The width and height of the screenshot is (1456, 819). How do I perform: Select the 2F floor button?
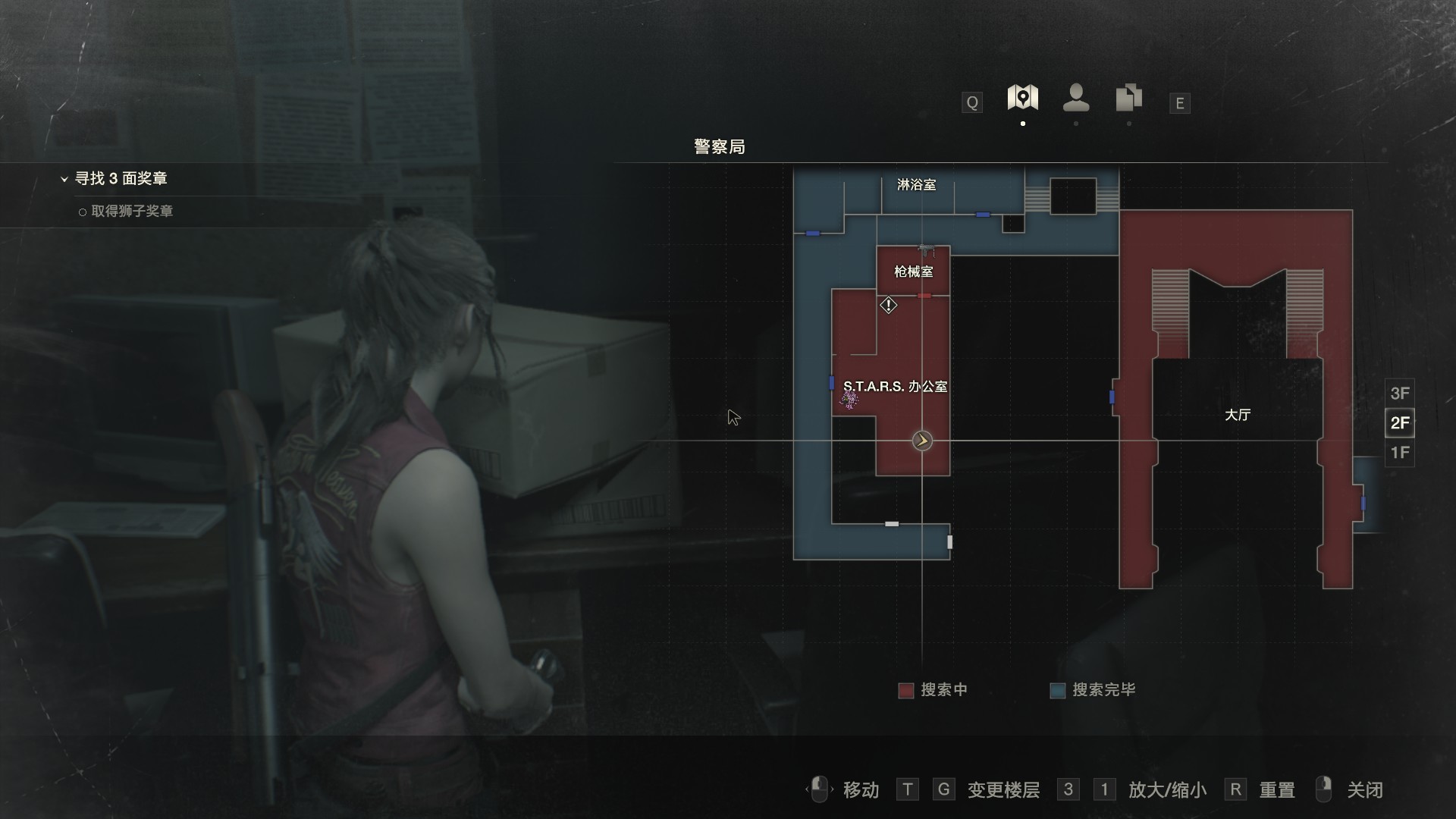(x=1399, y=422)
